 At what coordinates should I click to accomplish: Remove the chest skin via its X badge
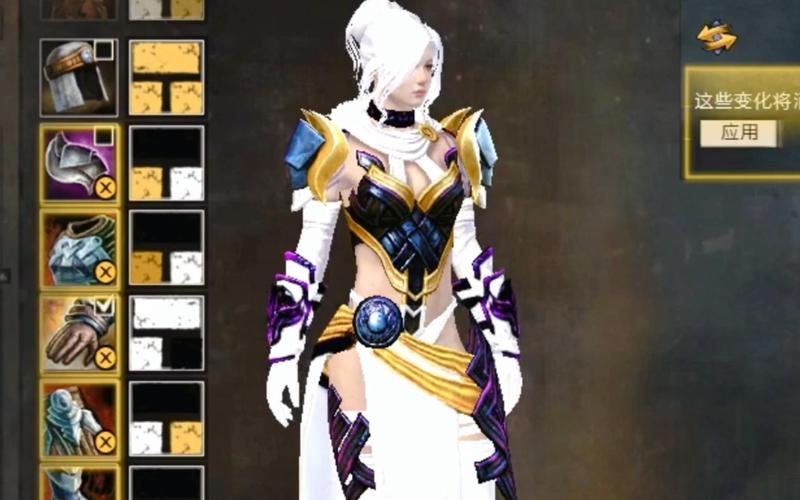click(105, 272)
